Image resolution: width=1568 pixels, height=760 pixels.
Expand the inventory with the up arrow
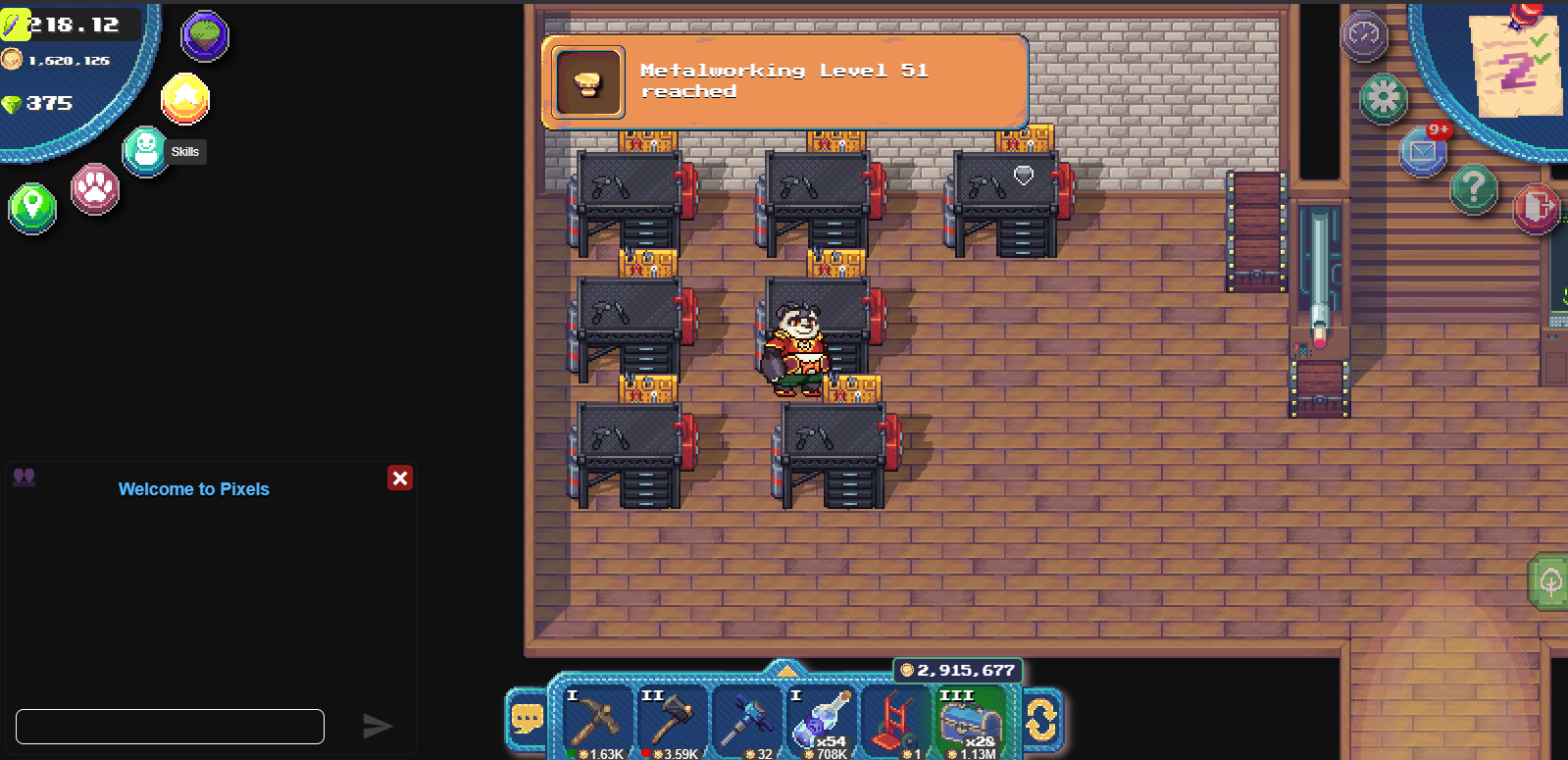coord(786,670)
